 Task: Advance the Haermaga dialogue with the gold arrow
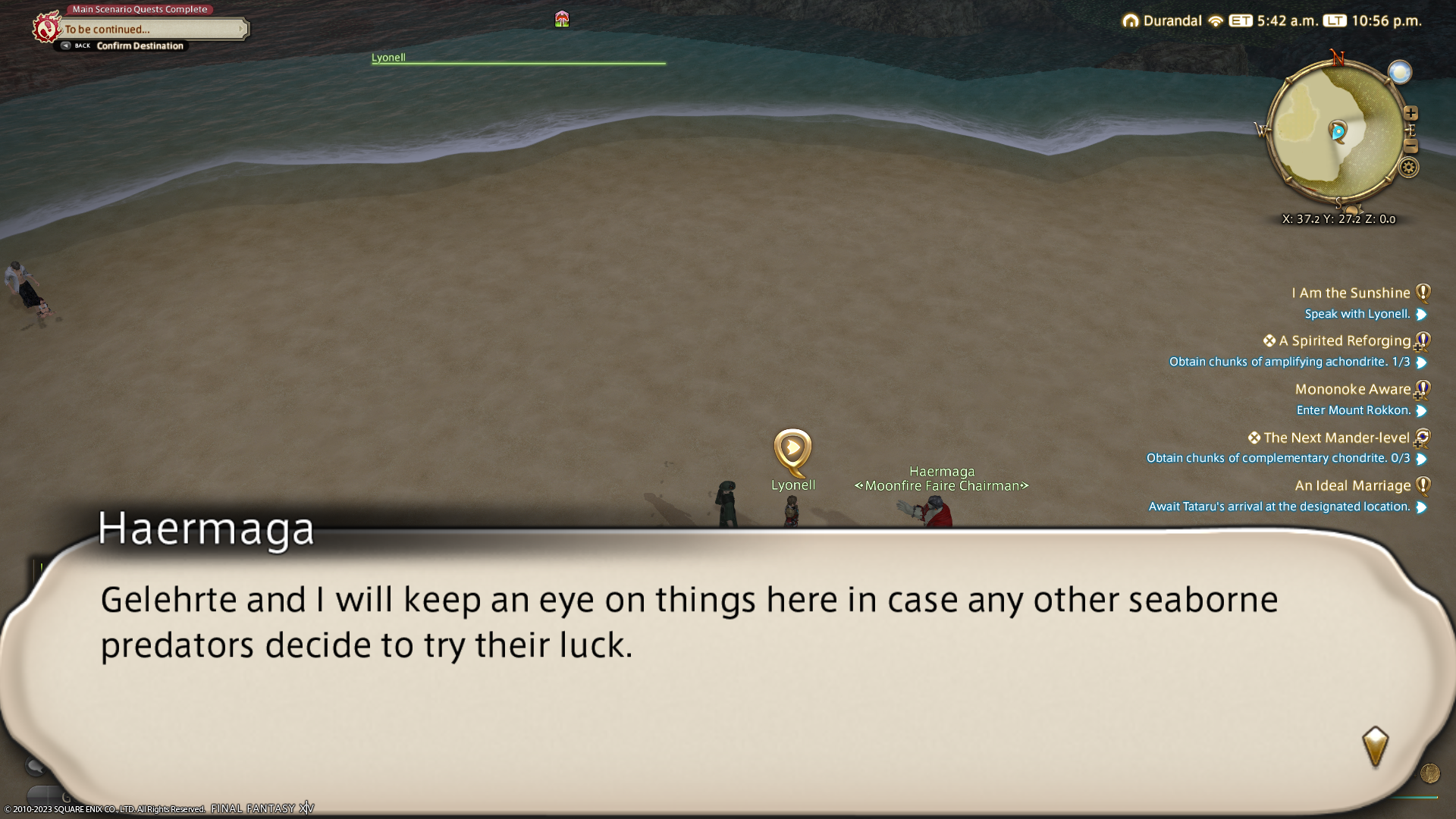[1375, 746]
